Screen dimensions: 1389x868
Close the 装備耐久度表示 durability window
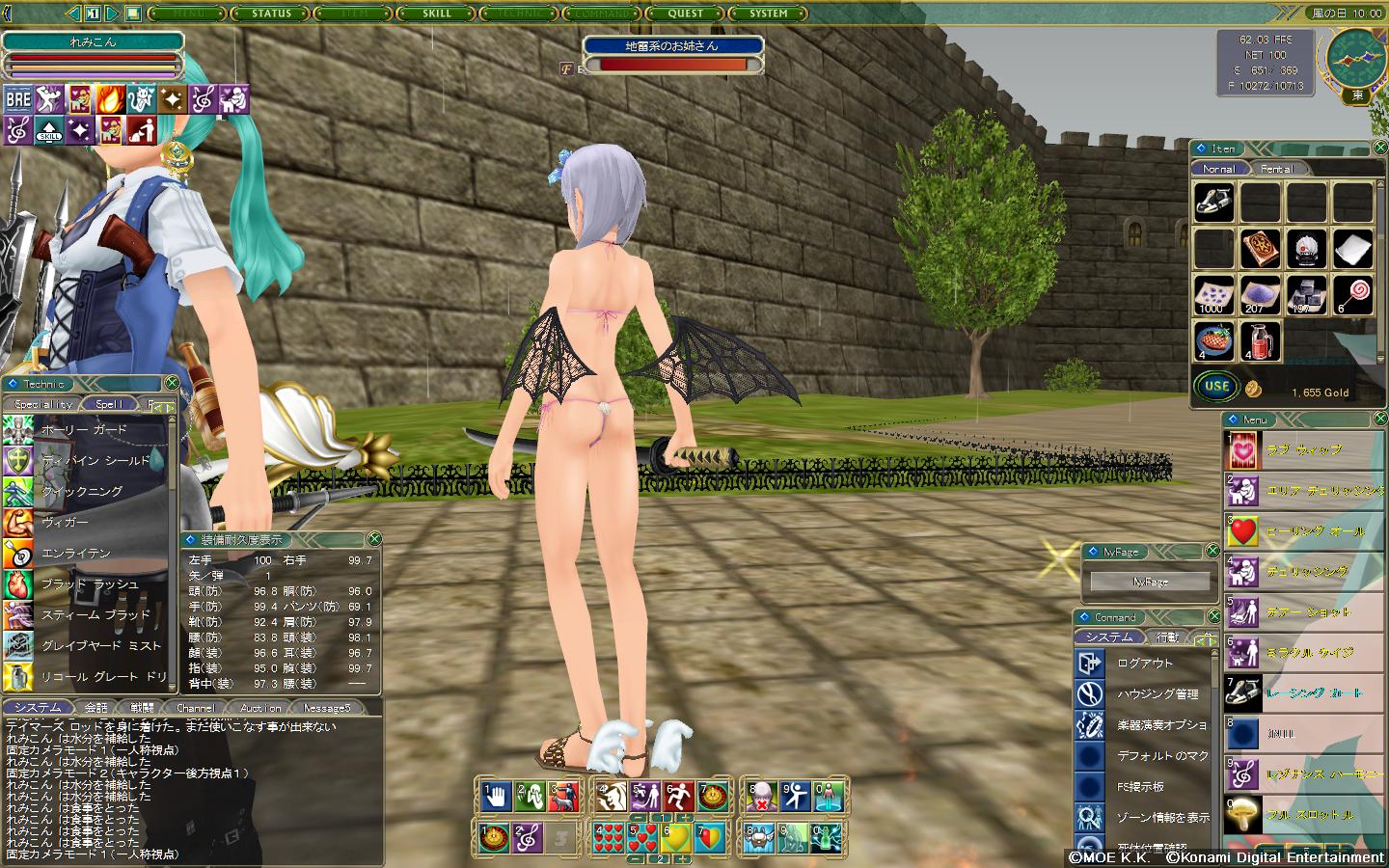[374, 539]
